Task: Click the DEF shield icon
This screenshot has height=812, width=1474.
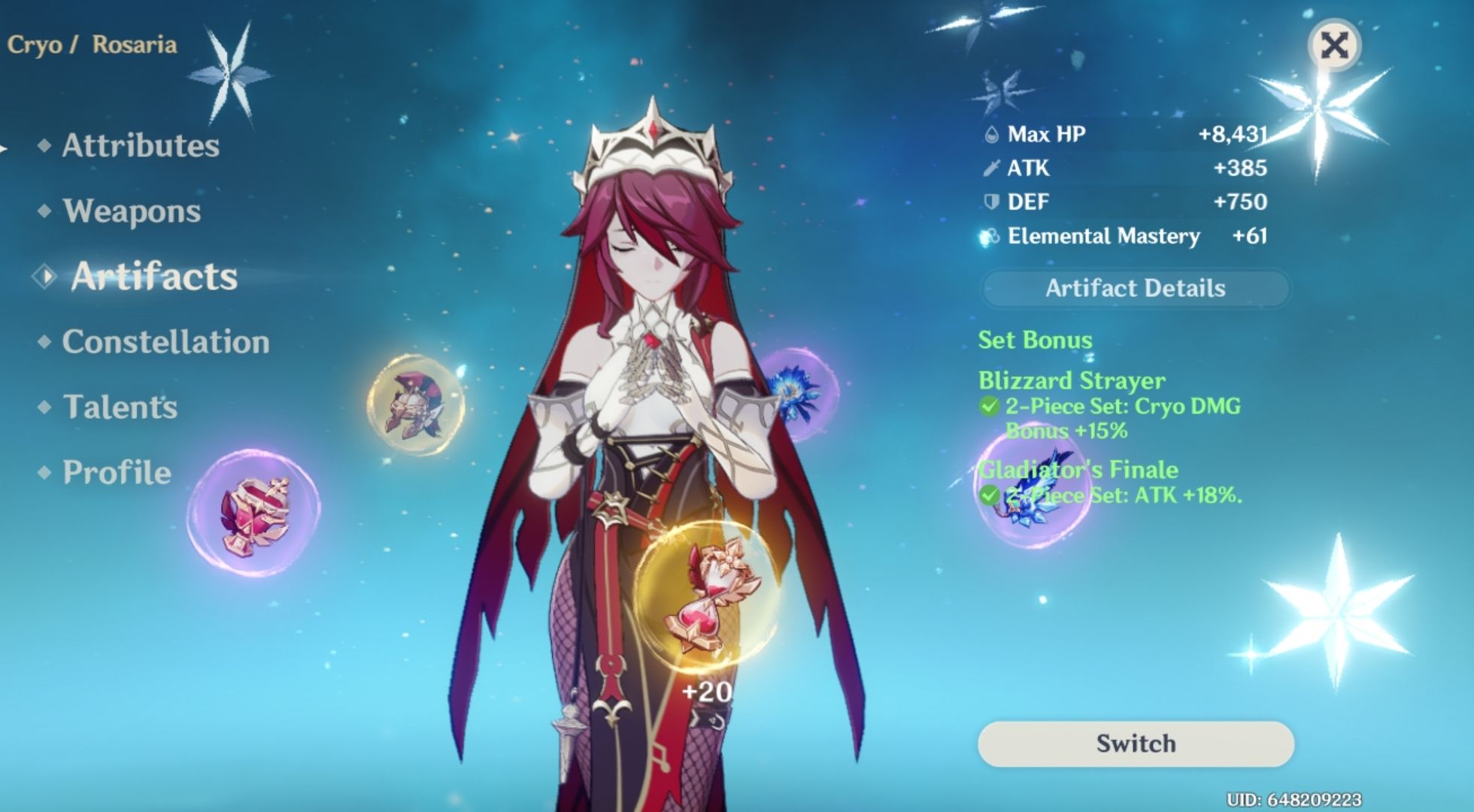Action: (x=991, y=201)
